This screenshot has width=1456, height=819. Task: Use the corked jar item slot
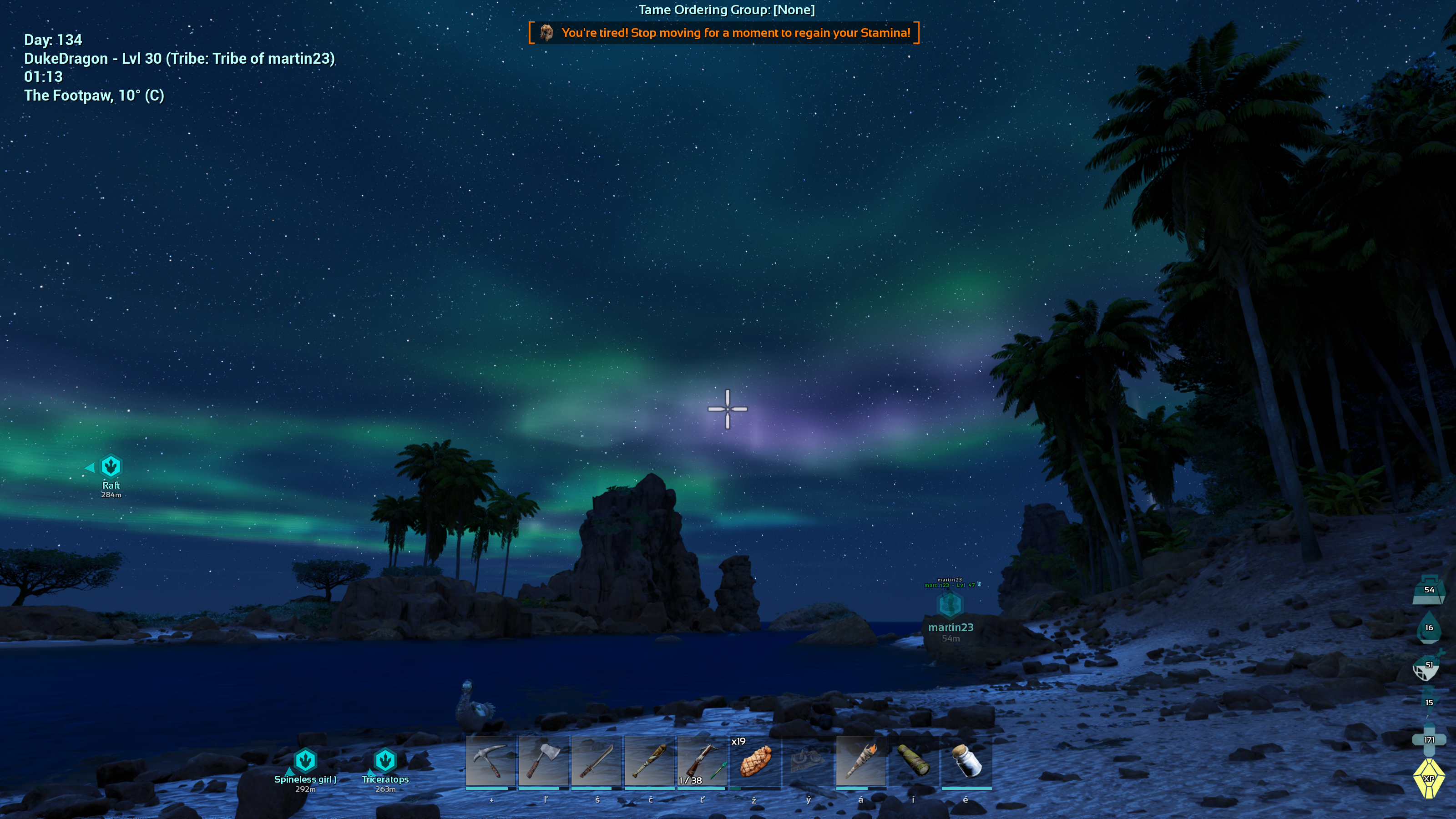click(x=966, y=761)
